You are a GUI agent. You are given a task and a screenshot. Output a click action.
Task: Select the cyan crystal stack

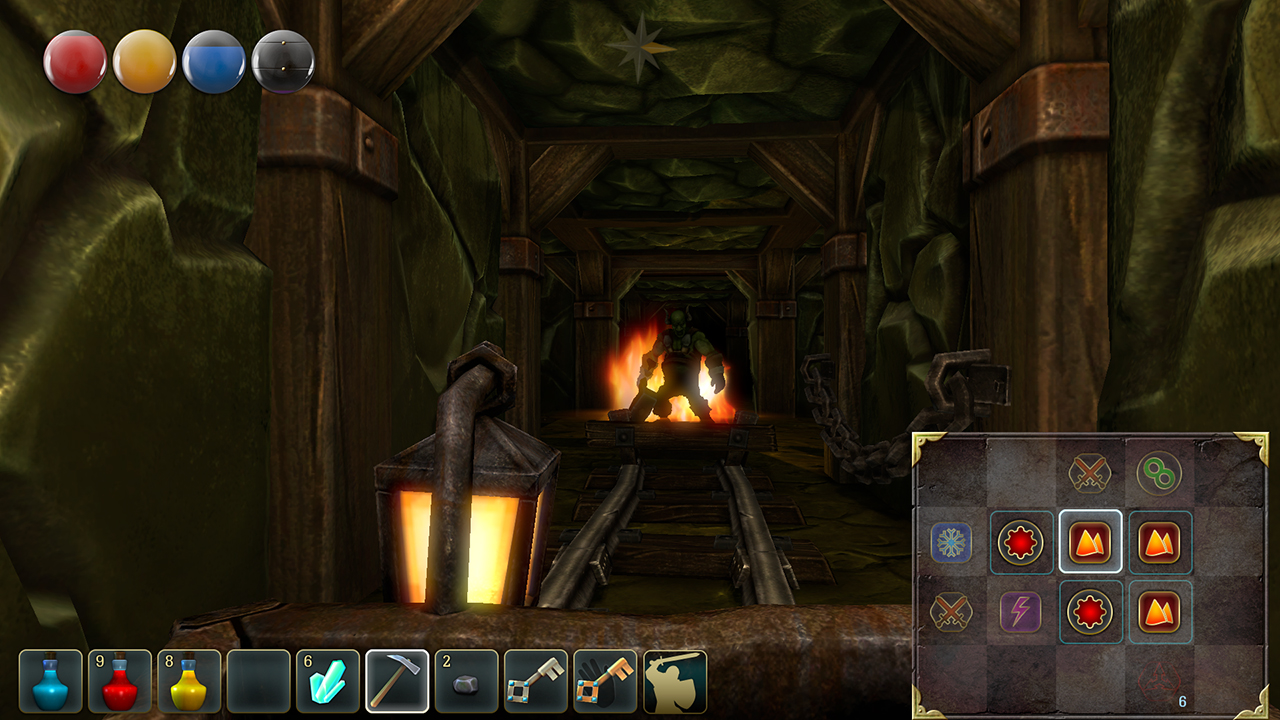coord(328,682)
